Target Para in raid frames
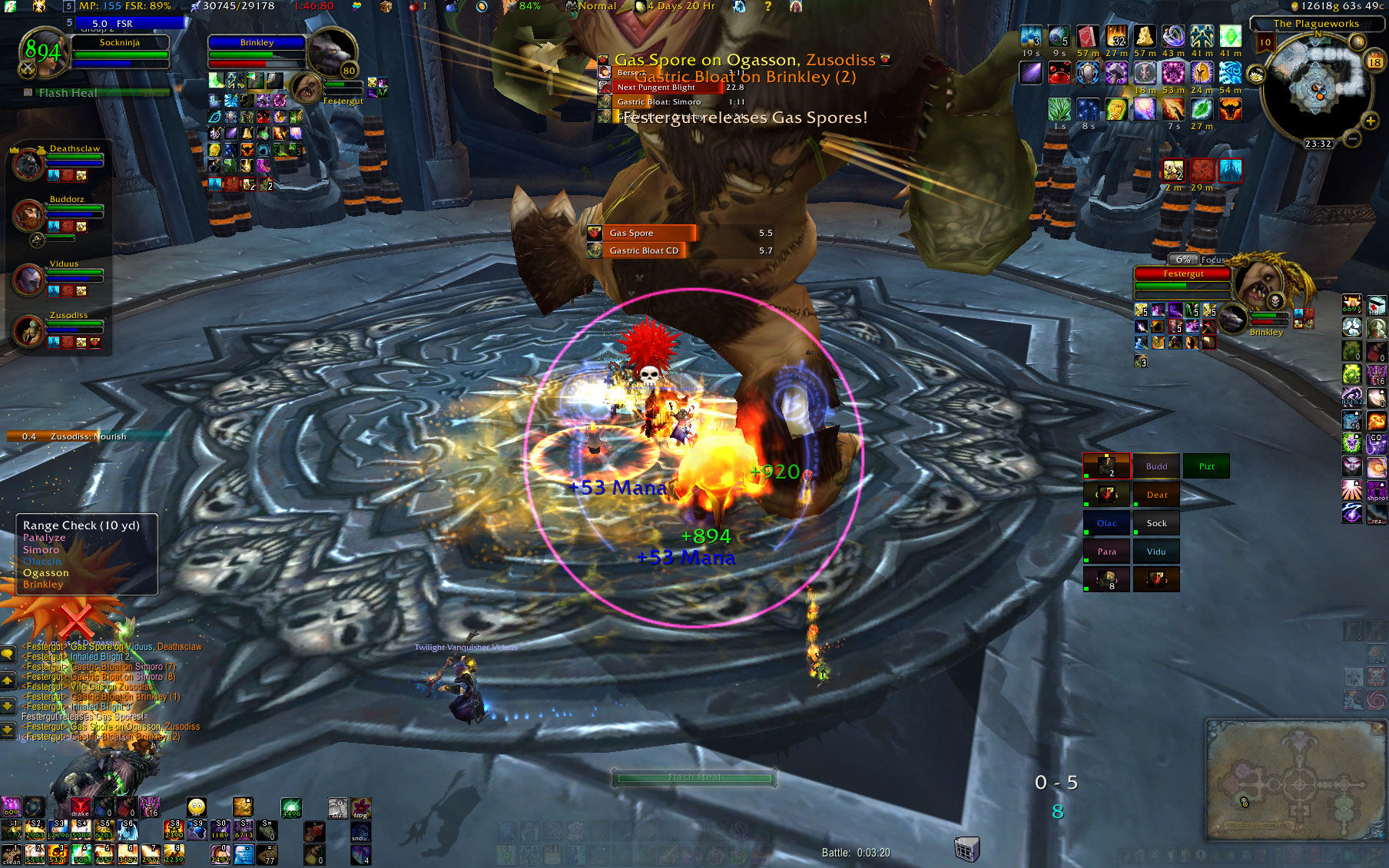This screenshot has height=868, width=1389. [1106, 552]
